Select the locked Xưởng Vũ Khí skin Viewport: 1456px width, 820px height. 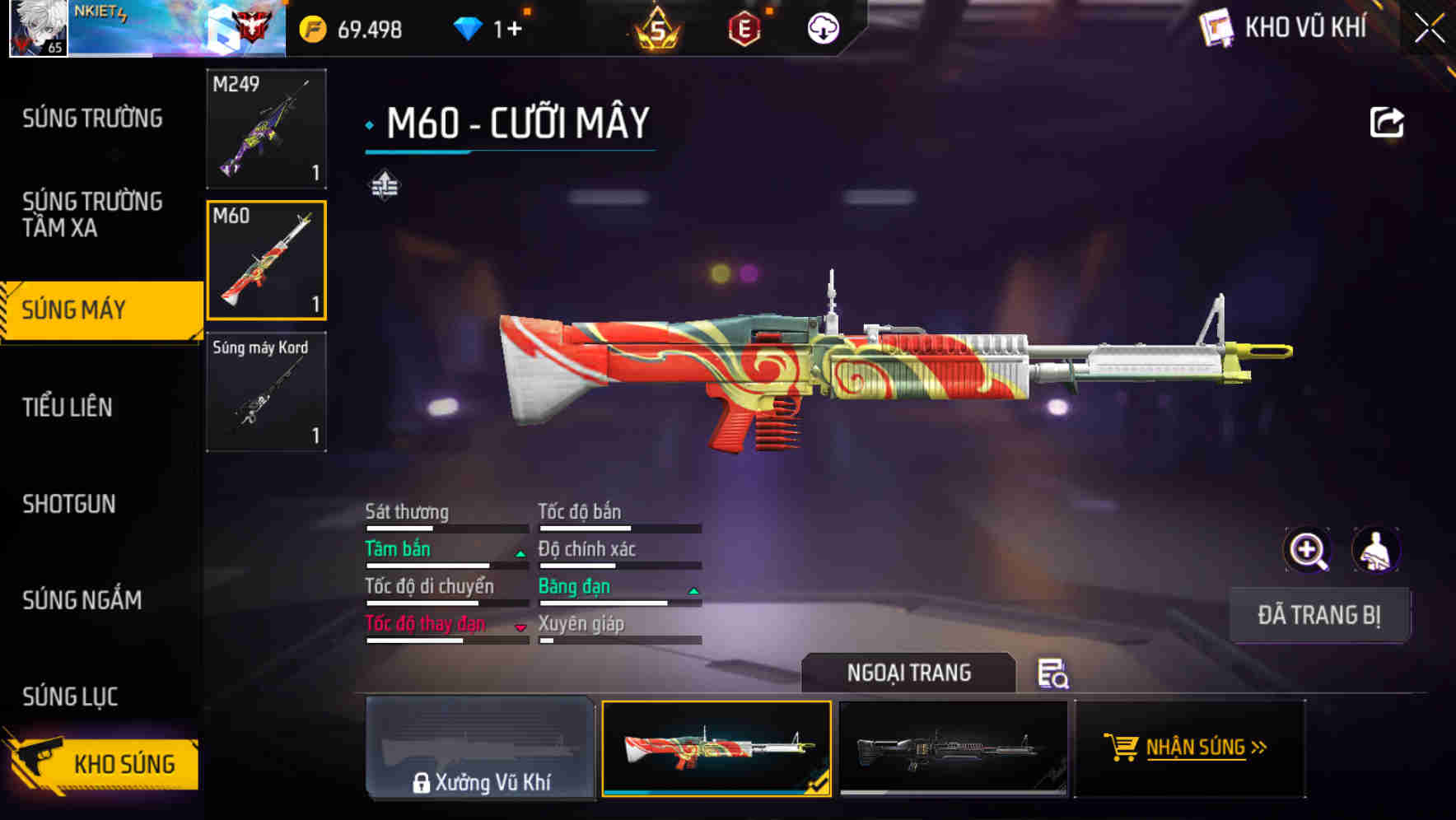point(480,748)
